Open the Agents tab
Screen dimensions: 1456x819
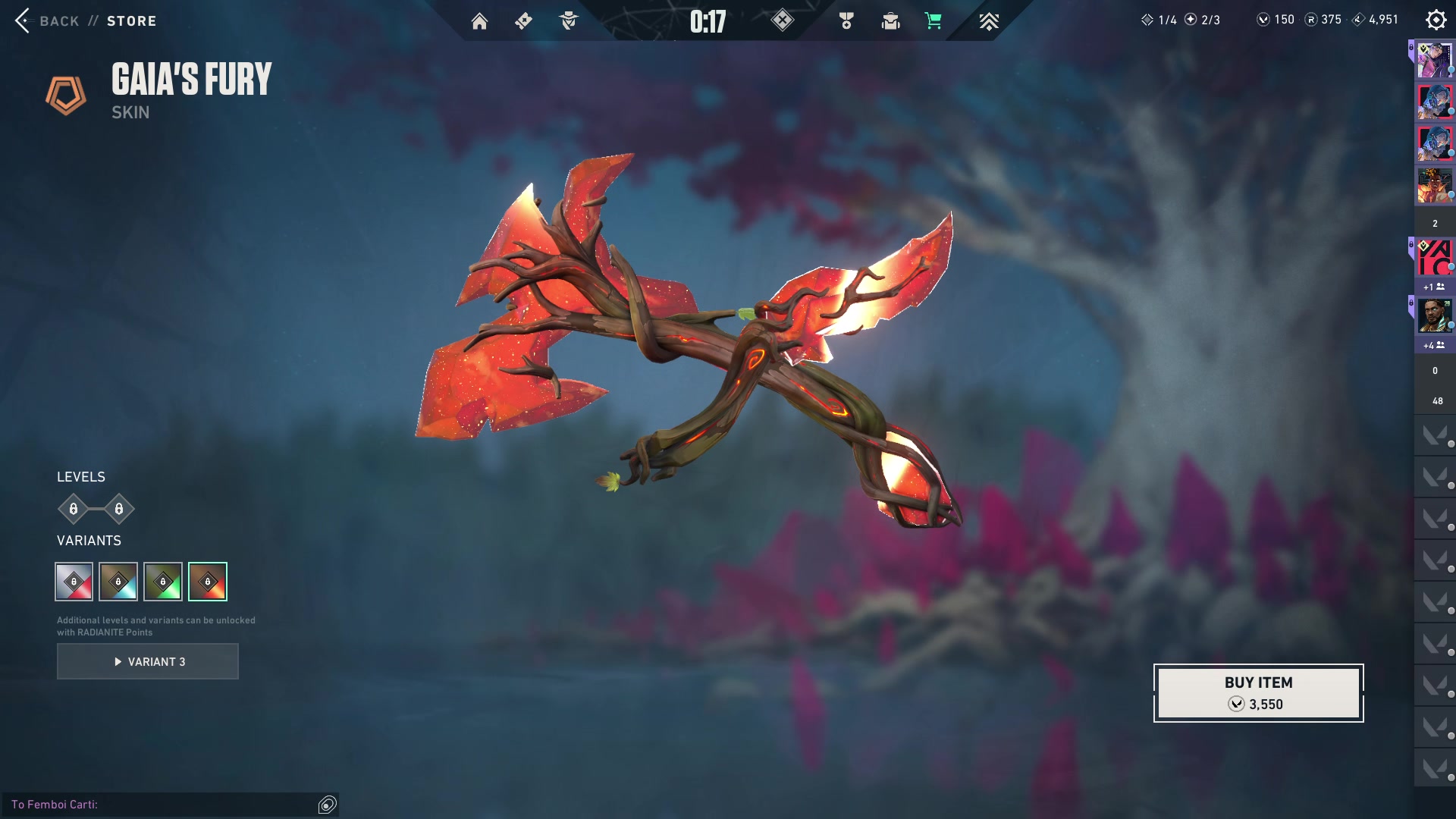[x=568, y=21]
